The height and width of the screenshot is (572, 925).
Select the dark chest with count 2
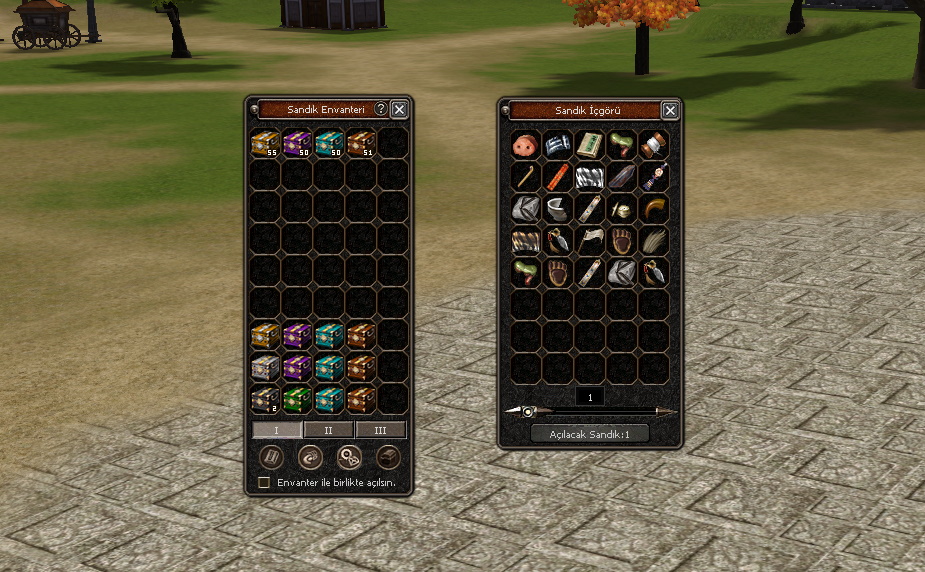click(265, 399)
